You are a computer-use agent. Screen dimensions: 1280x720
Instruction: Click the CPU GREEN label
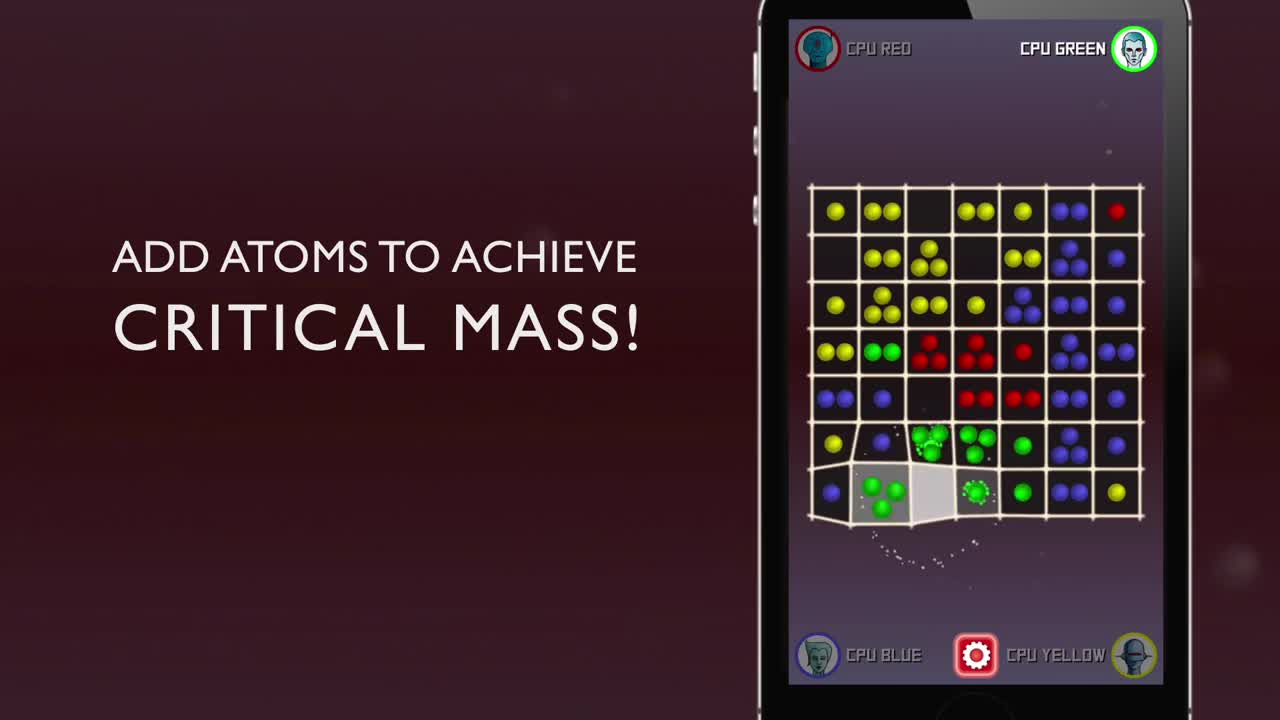1060,47
